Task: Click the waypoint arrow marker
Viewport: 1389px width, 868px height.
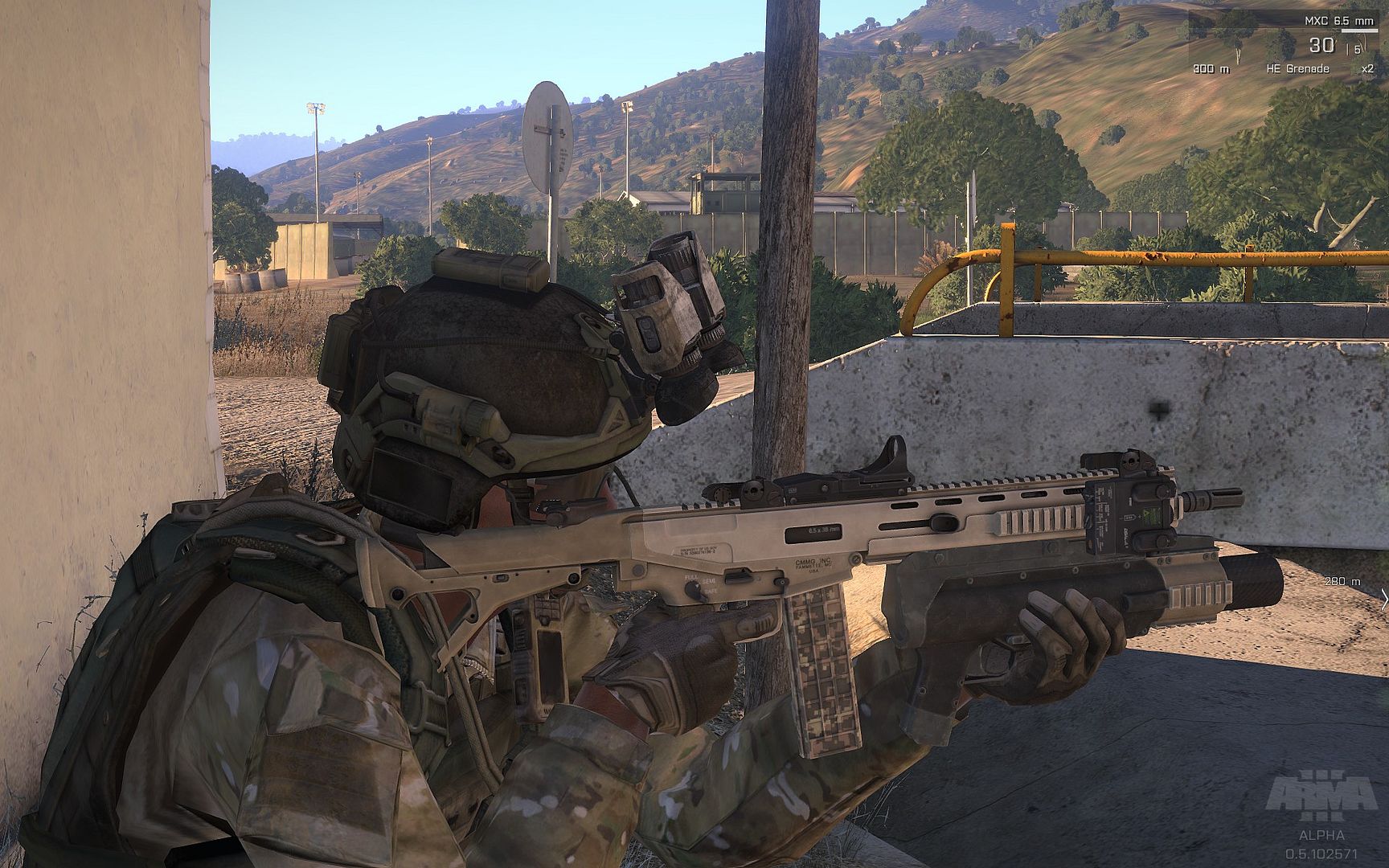Action: 1383,599
